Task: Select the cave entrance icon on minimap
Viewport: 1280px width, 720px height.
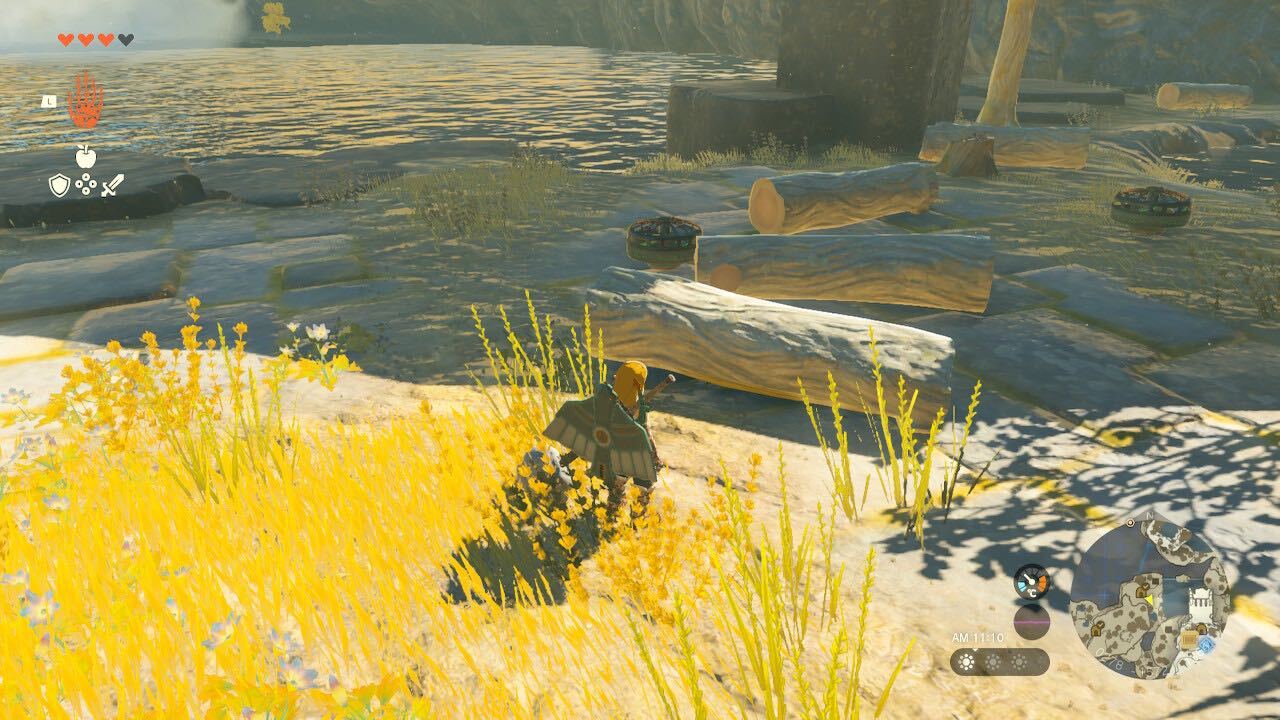Action: [1142, 592]
